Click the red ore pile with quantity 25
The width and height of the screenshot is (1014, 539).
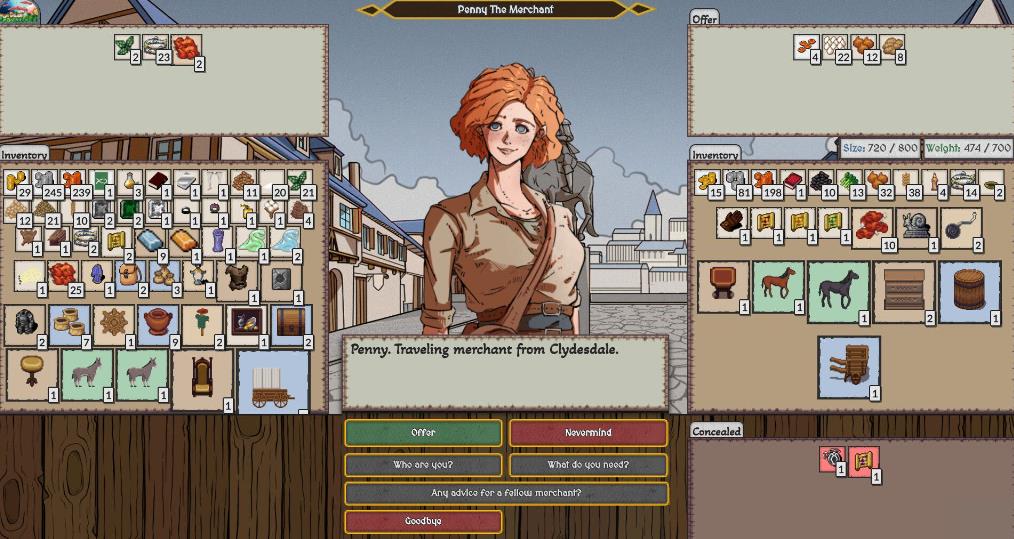pyautogui.click(x=63, y=274)
